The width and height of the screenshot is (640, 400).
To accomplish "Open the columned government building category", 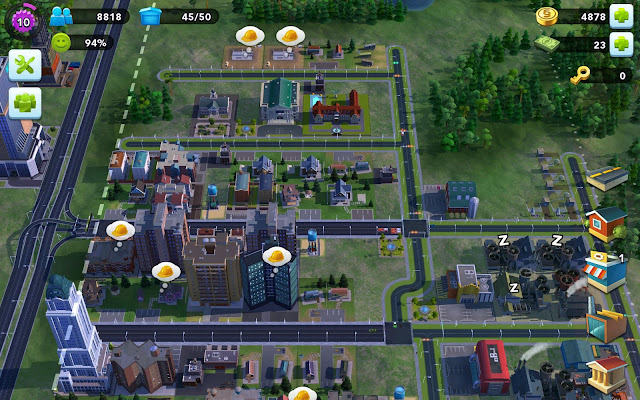I will click(607, 374).
